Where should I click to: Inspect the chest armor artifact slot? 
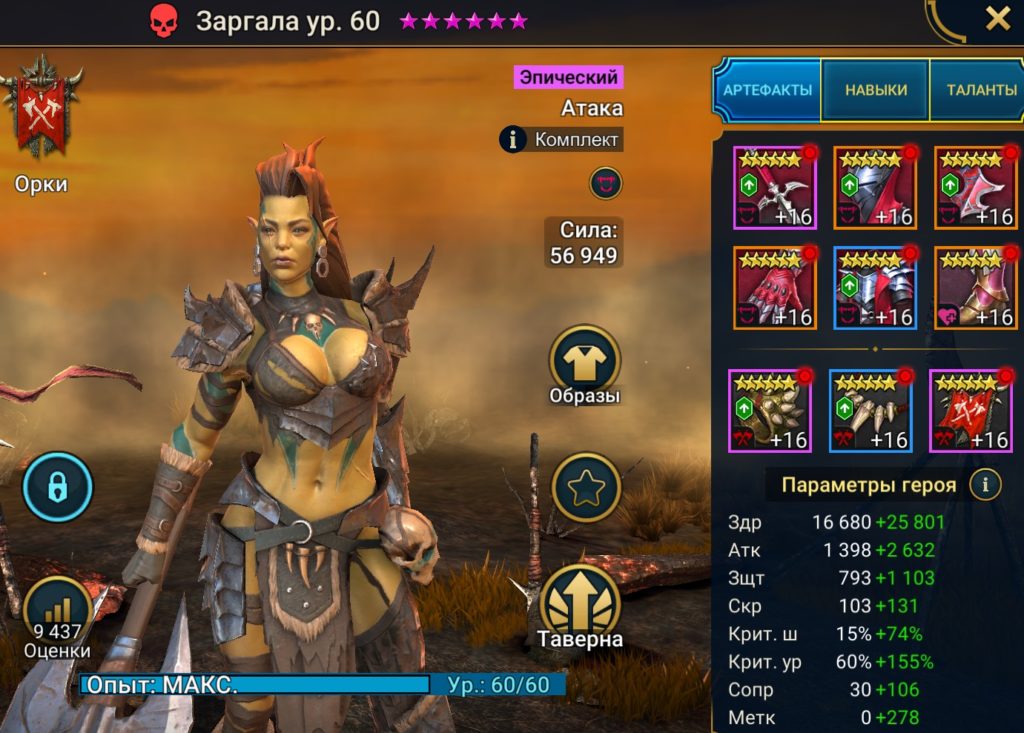tap(876, 288)
